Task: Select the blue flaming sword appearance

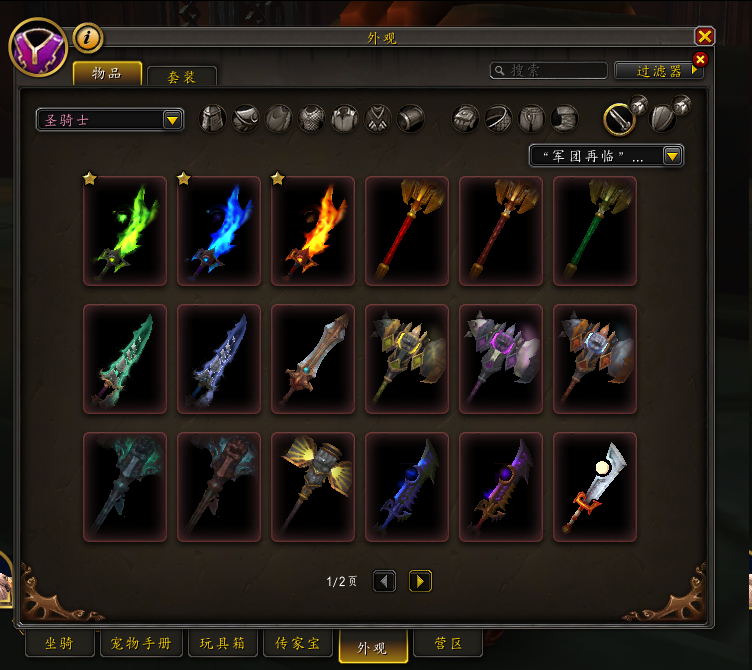Action: click(219, 231)
